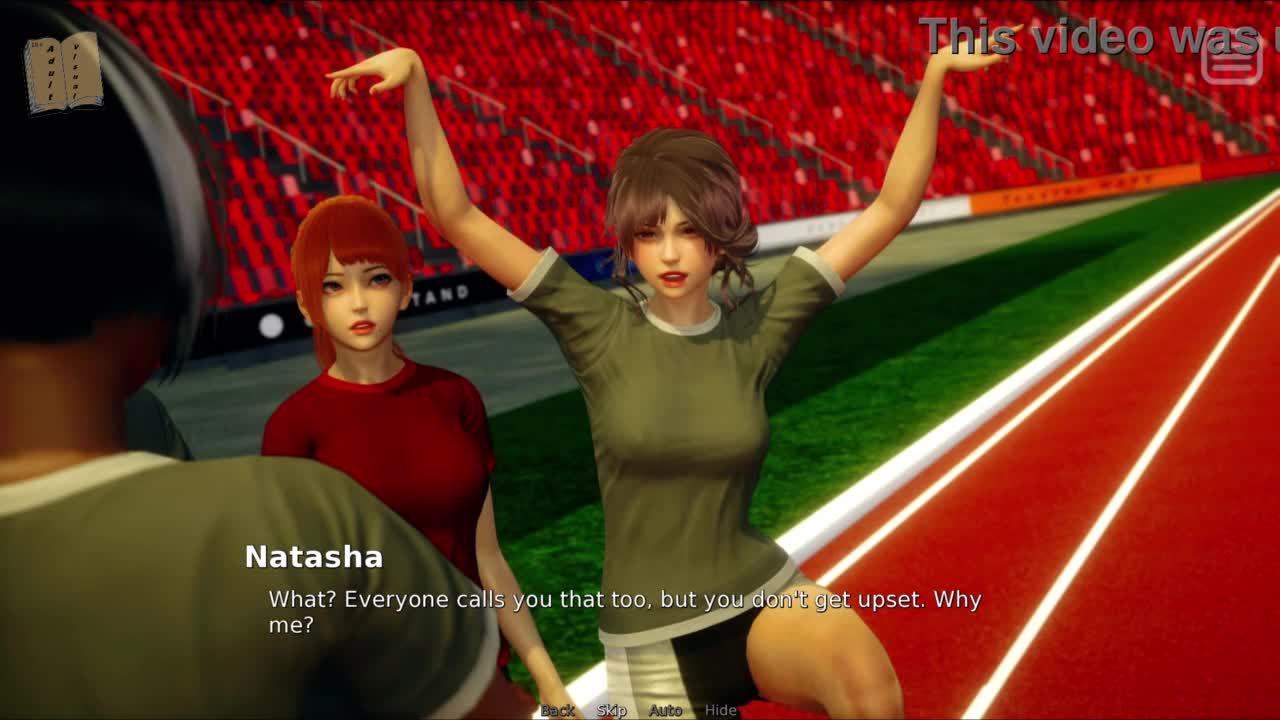This screenshot has height=720, width=1280.
Task: Open the book icon menu
Action: (x=63, y=72)
